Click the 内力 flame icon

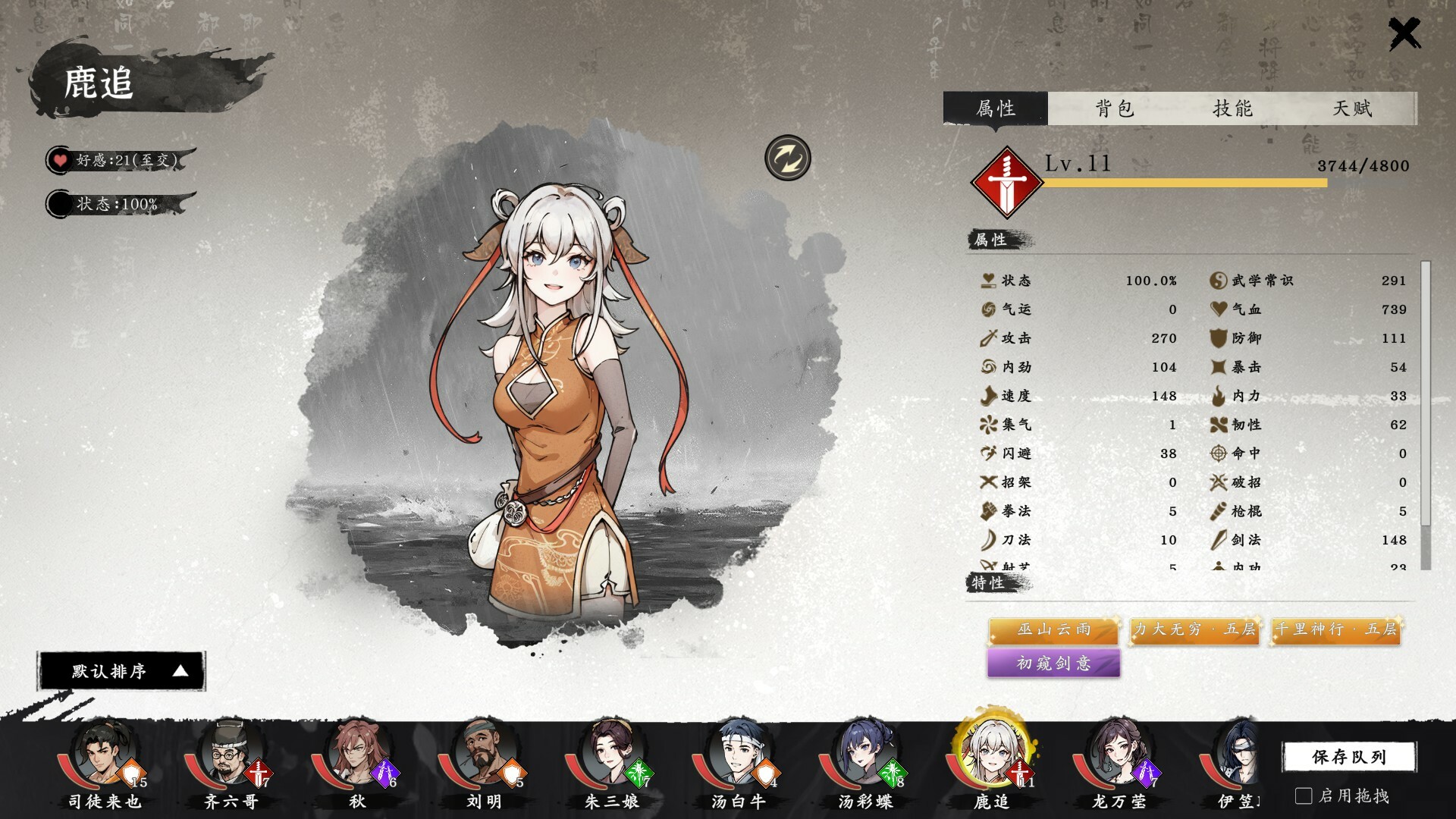click(1219, 396)
